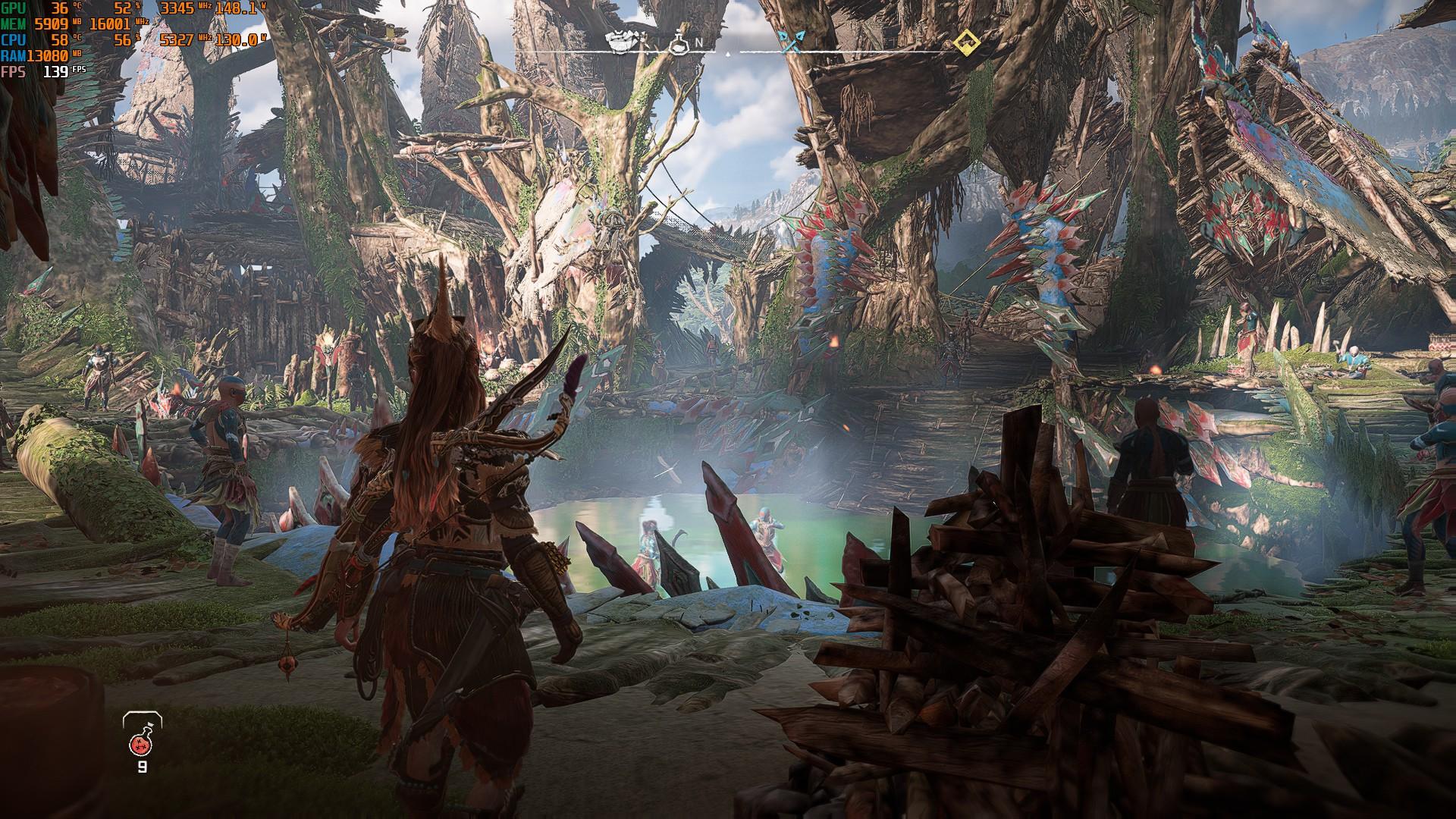Select the yellow diamond quest marker
This screenshot has width=1456, height=819.
pos(966,42)
